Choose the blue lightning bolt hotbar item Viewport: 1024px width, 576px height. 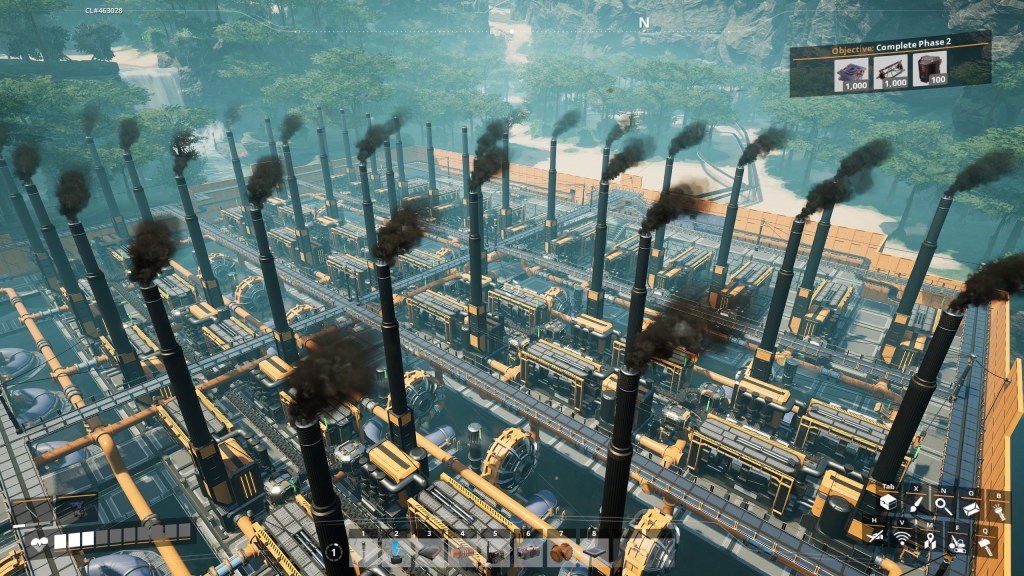coord(398,552)
